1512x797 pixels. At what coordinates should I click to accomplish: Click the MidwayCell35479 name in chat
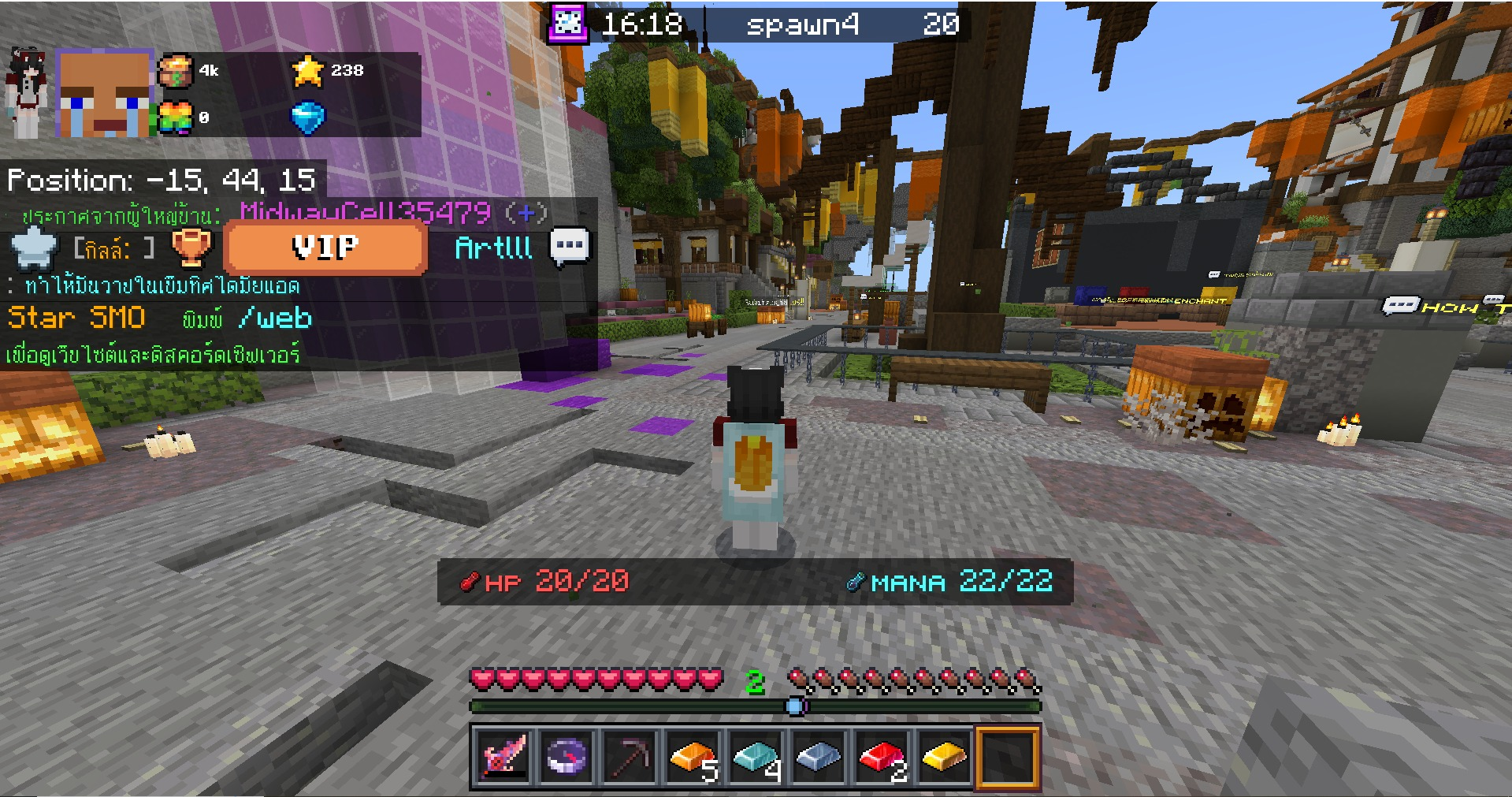[x=366, y=212]
